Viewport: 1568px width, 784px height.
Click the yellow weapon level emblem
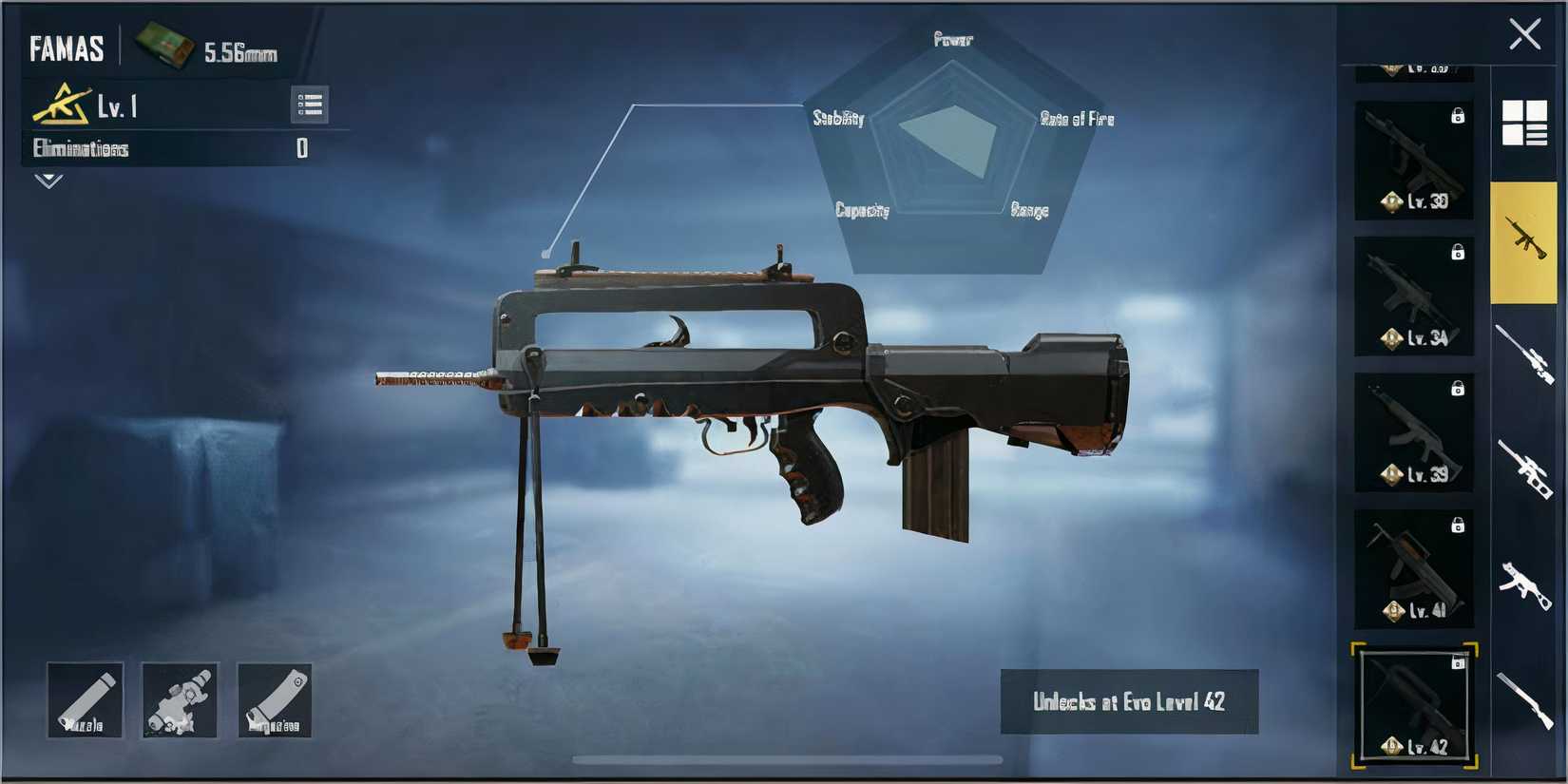[59, 105]
